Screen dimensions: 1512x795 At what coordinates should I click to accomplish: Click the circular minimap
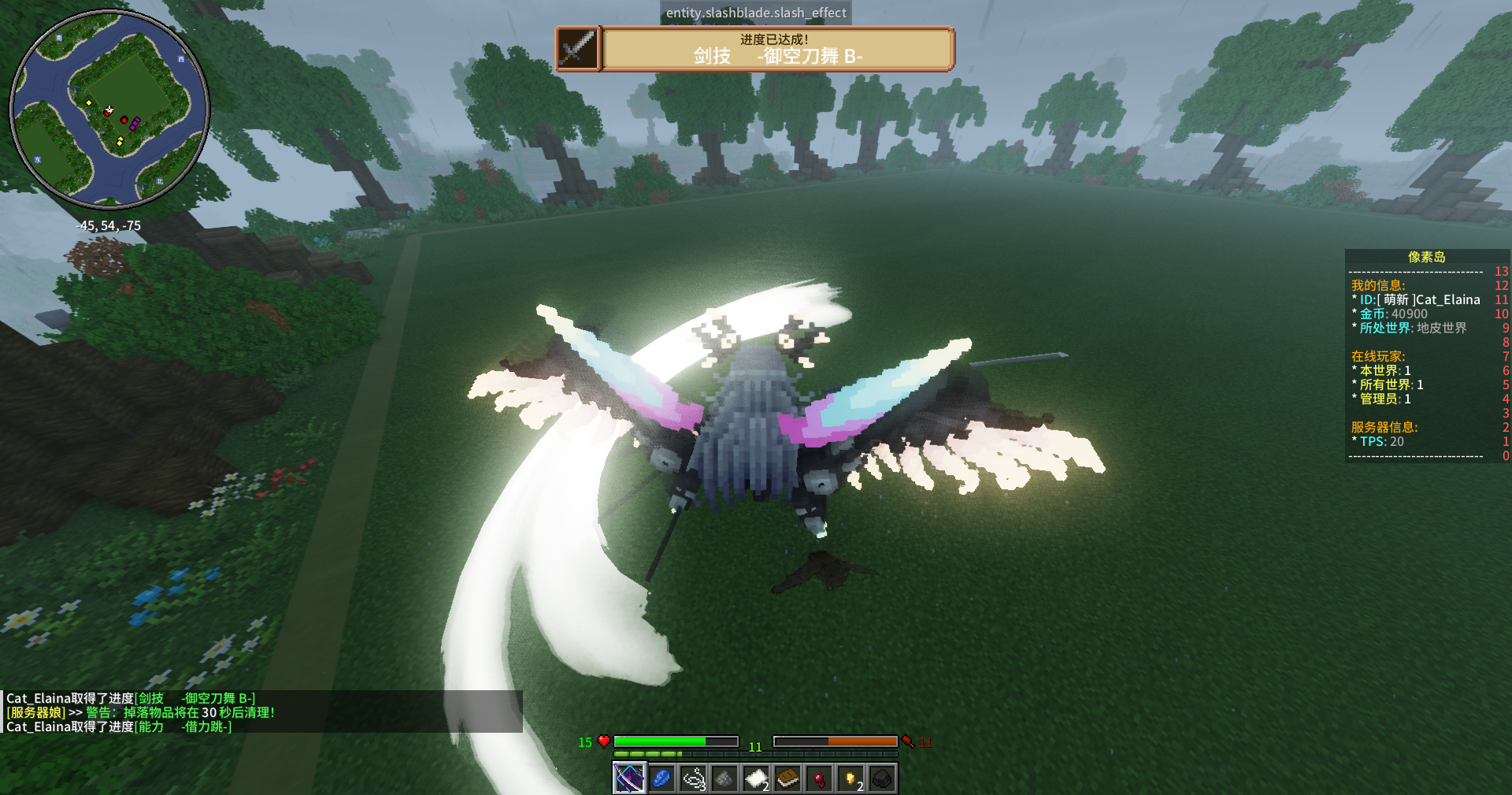[x=109, y=110]
